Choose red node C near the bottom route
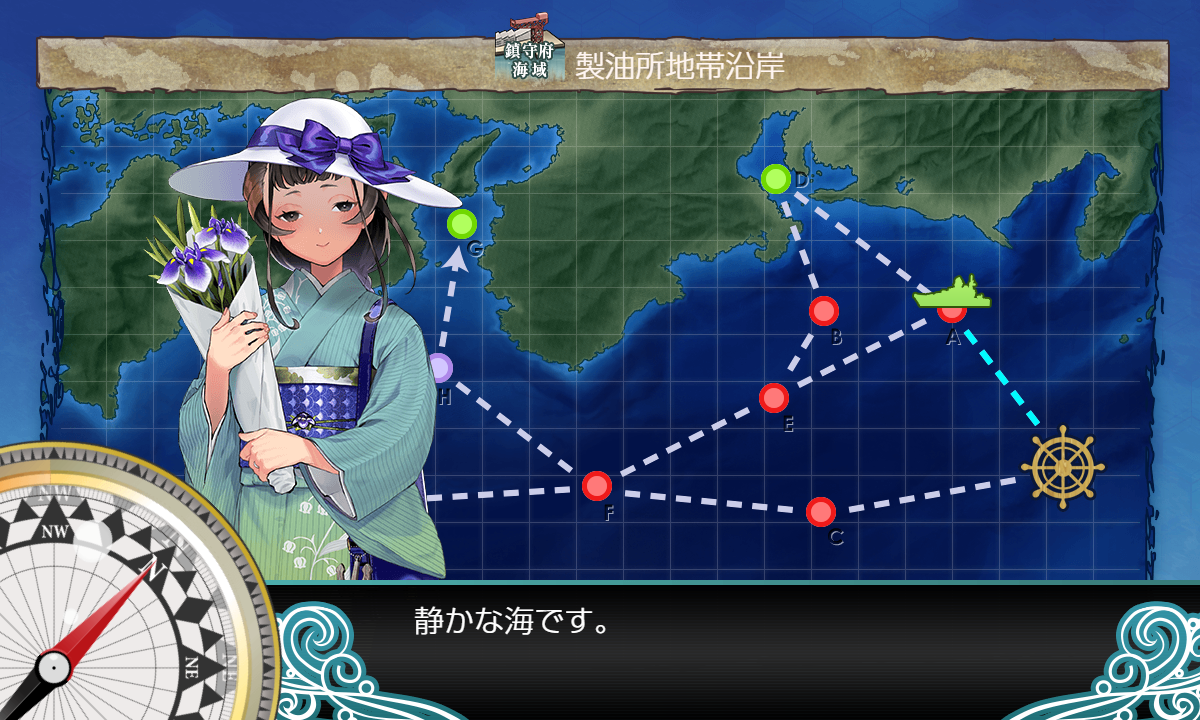This screenshot has height=720, width=1200. coord(821,512)
